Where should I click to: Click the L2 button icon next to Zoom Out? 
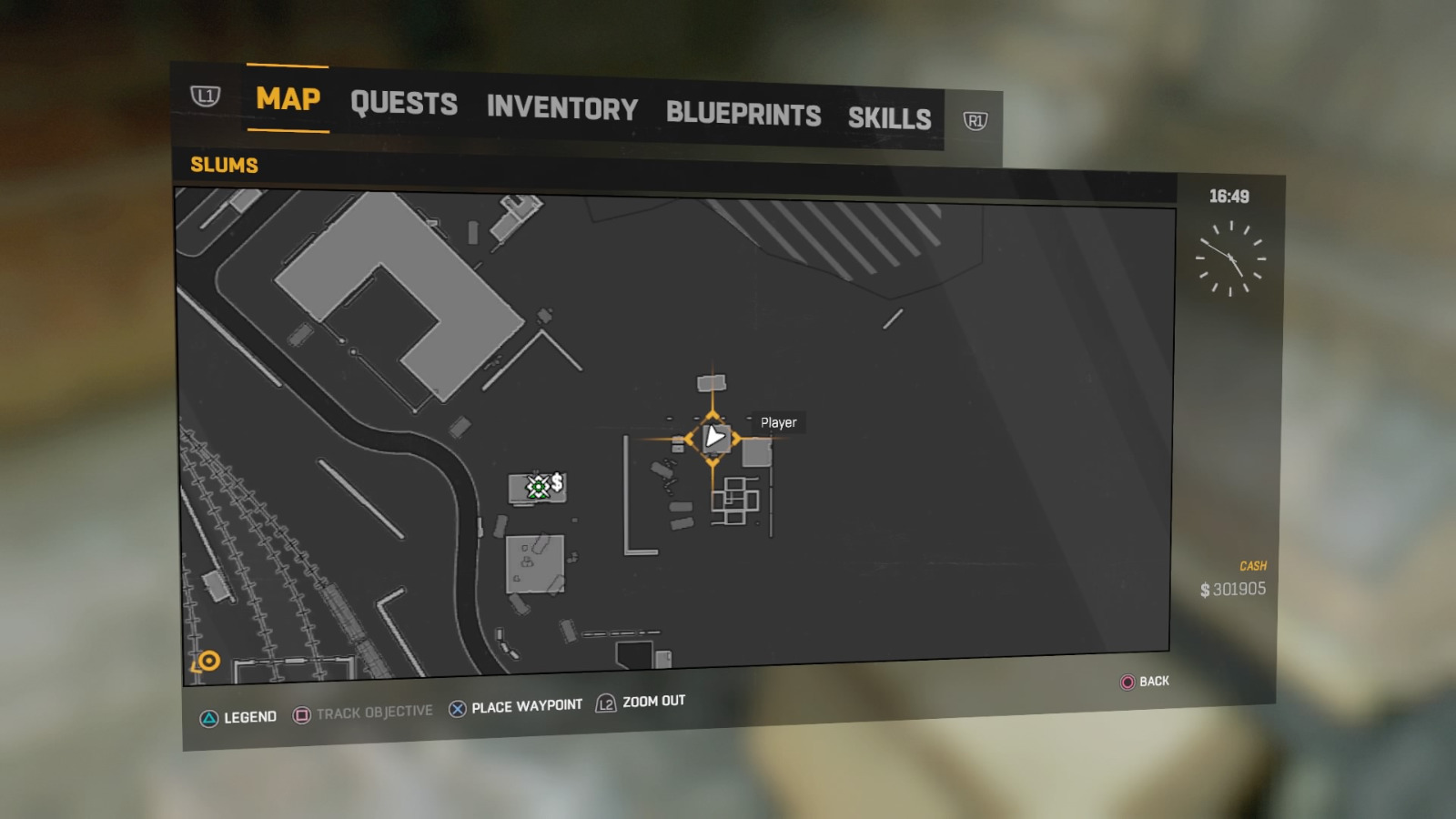tap(604, 702)
